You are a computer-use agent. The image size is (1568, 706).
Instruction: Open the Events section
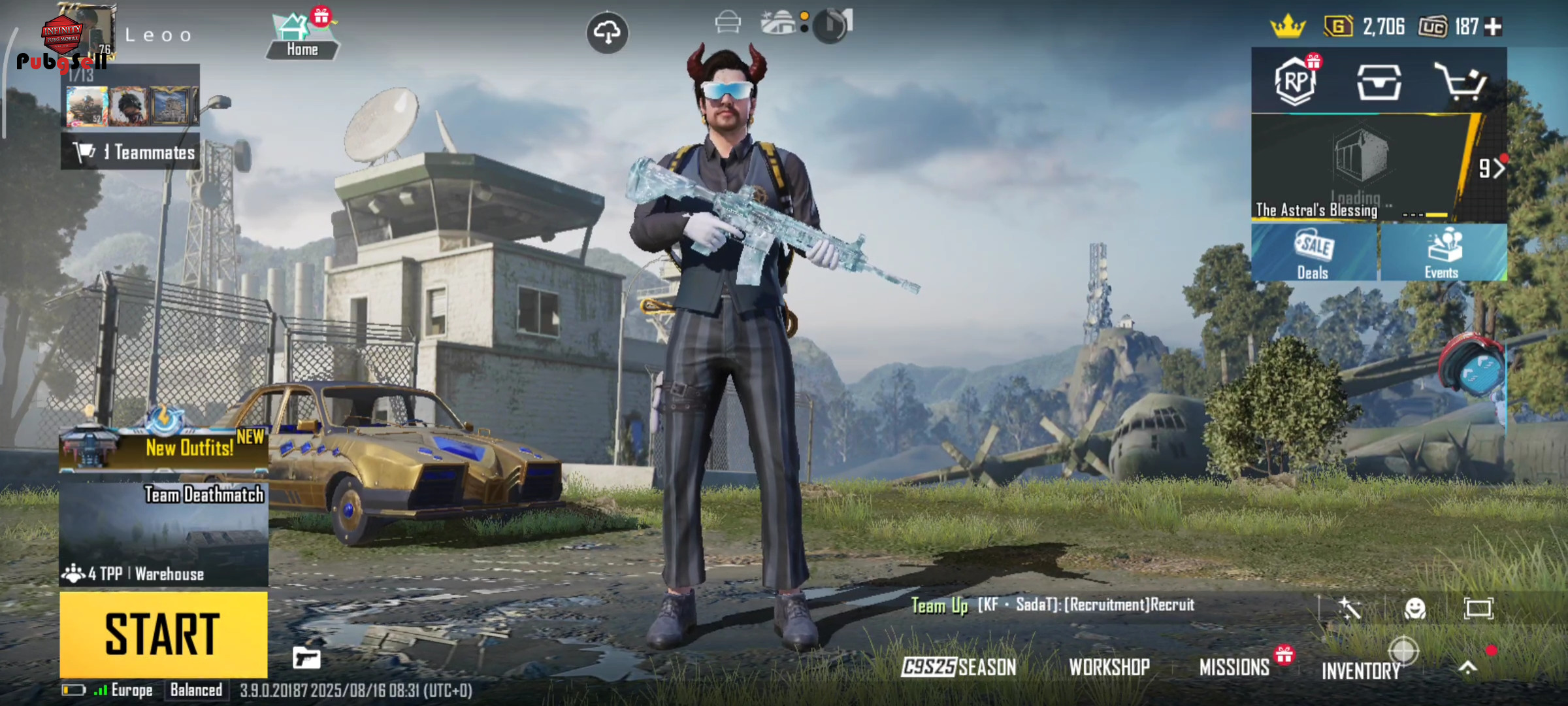click(1443, 254)
